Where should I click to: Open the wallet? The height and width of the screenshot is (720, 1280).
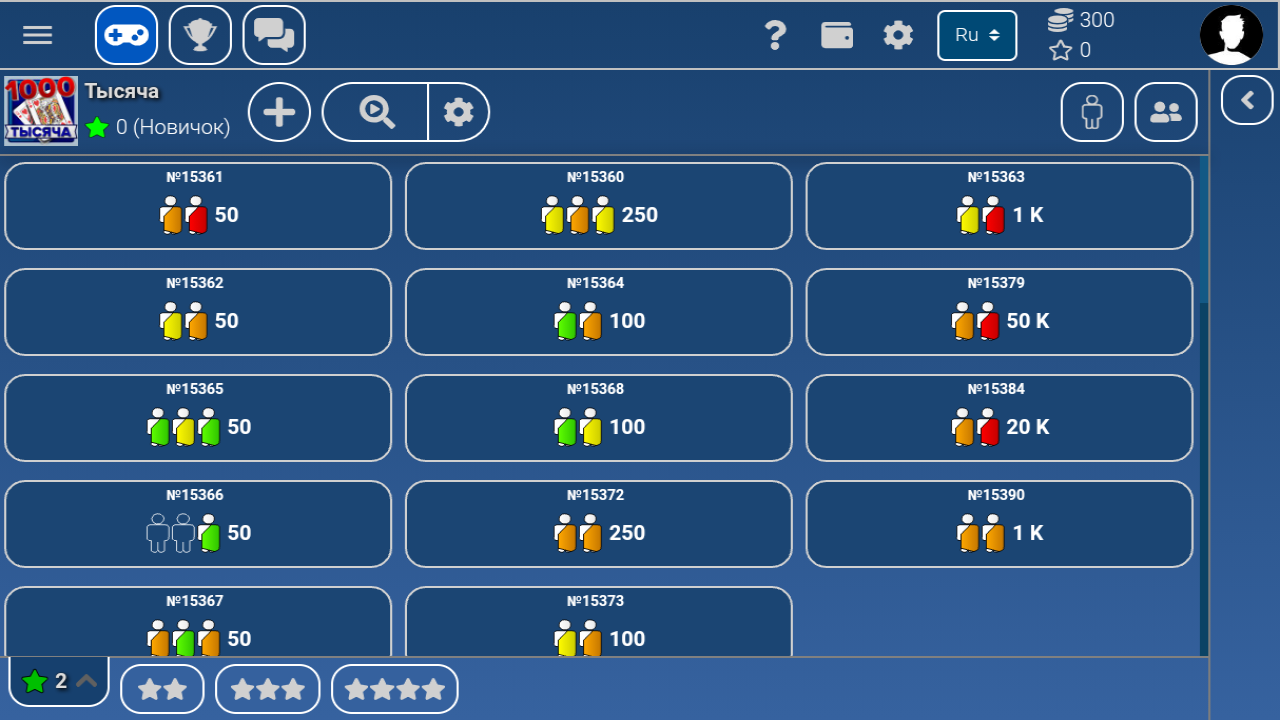click(x=837, y=34)
